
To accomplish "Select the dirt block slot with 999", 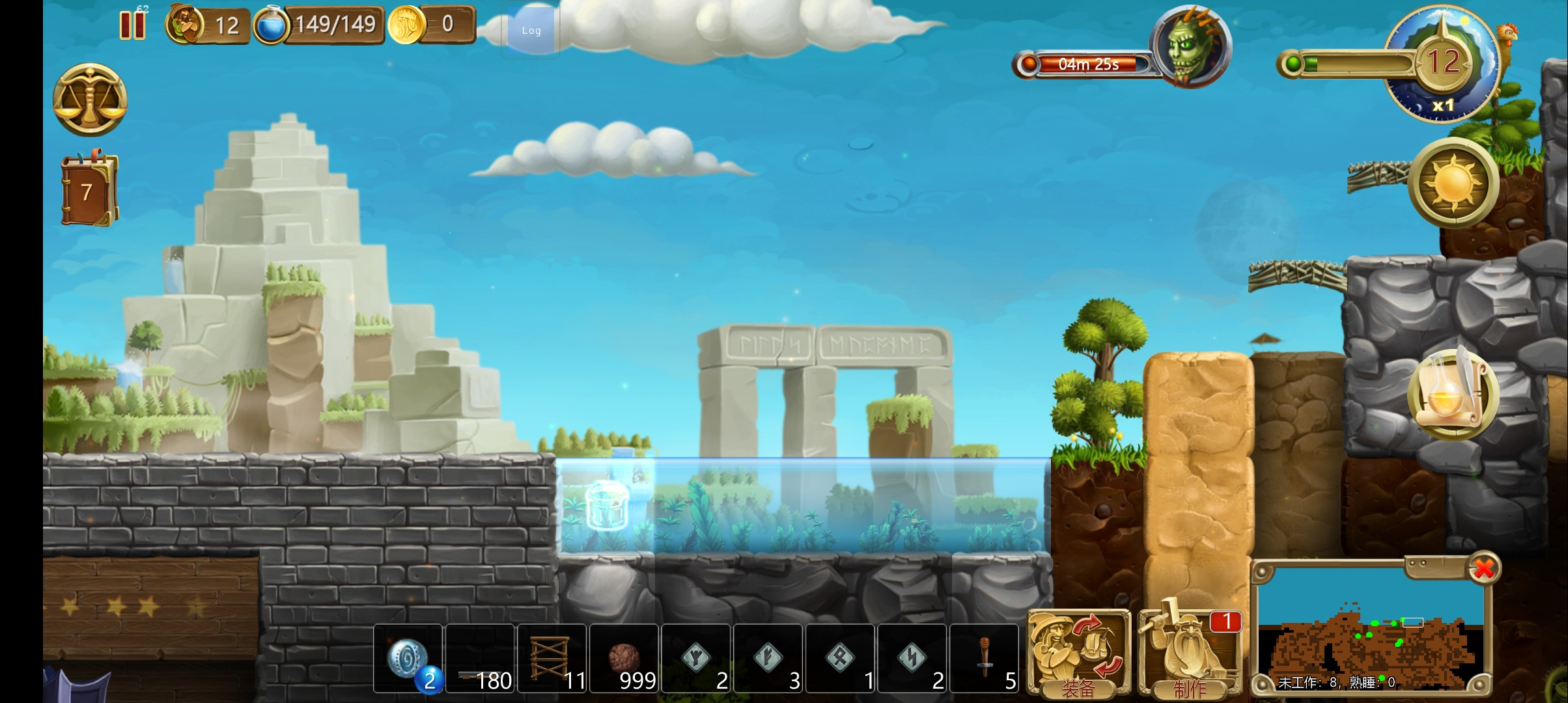I will point(624,659).
